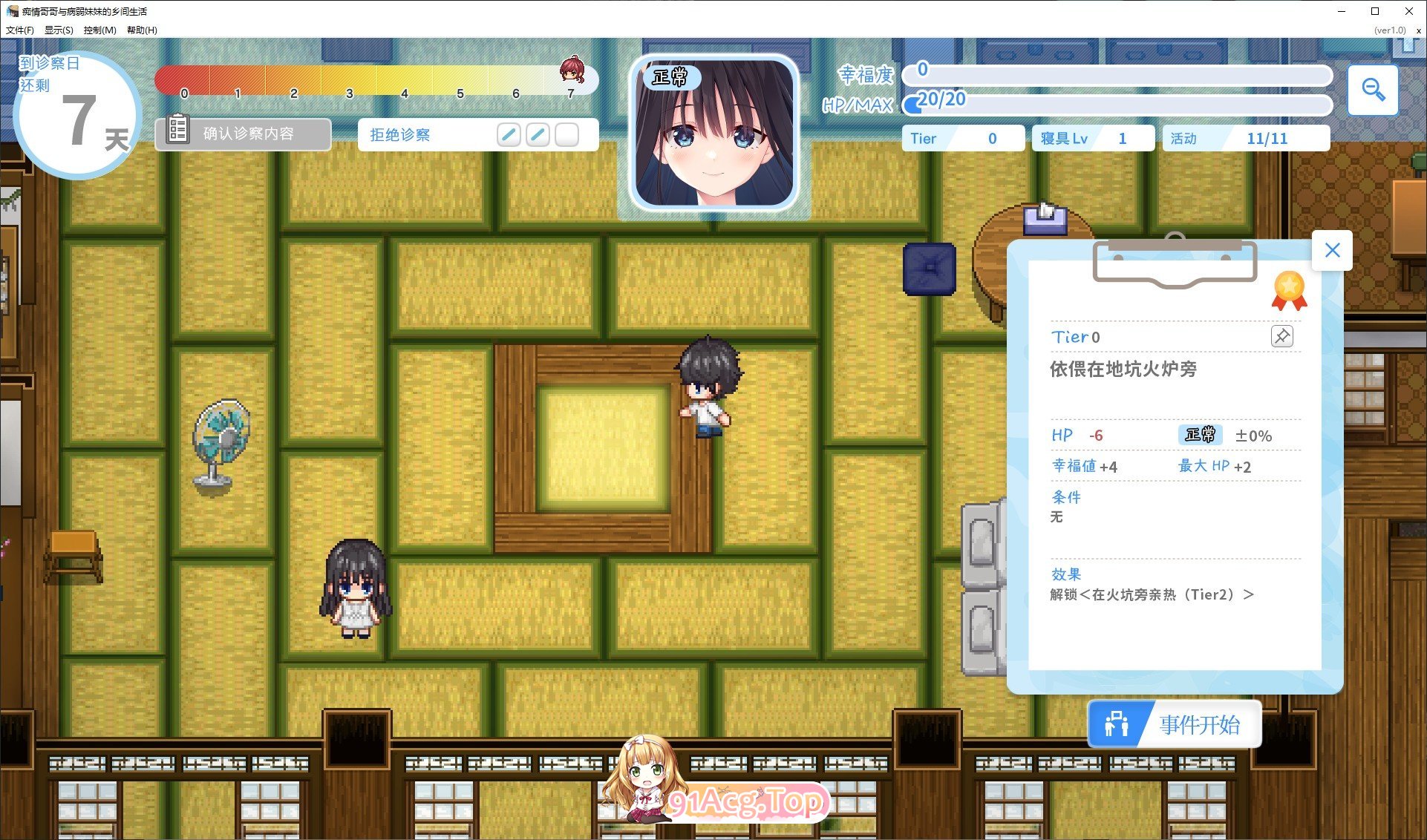Click the zoom magnifier icon top right
This screenshot has height=840, width=1427.
(1373, 90)
